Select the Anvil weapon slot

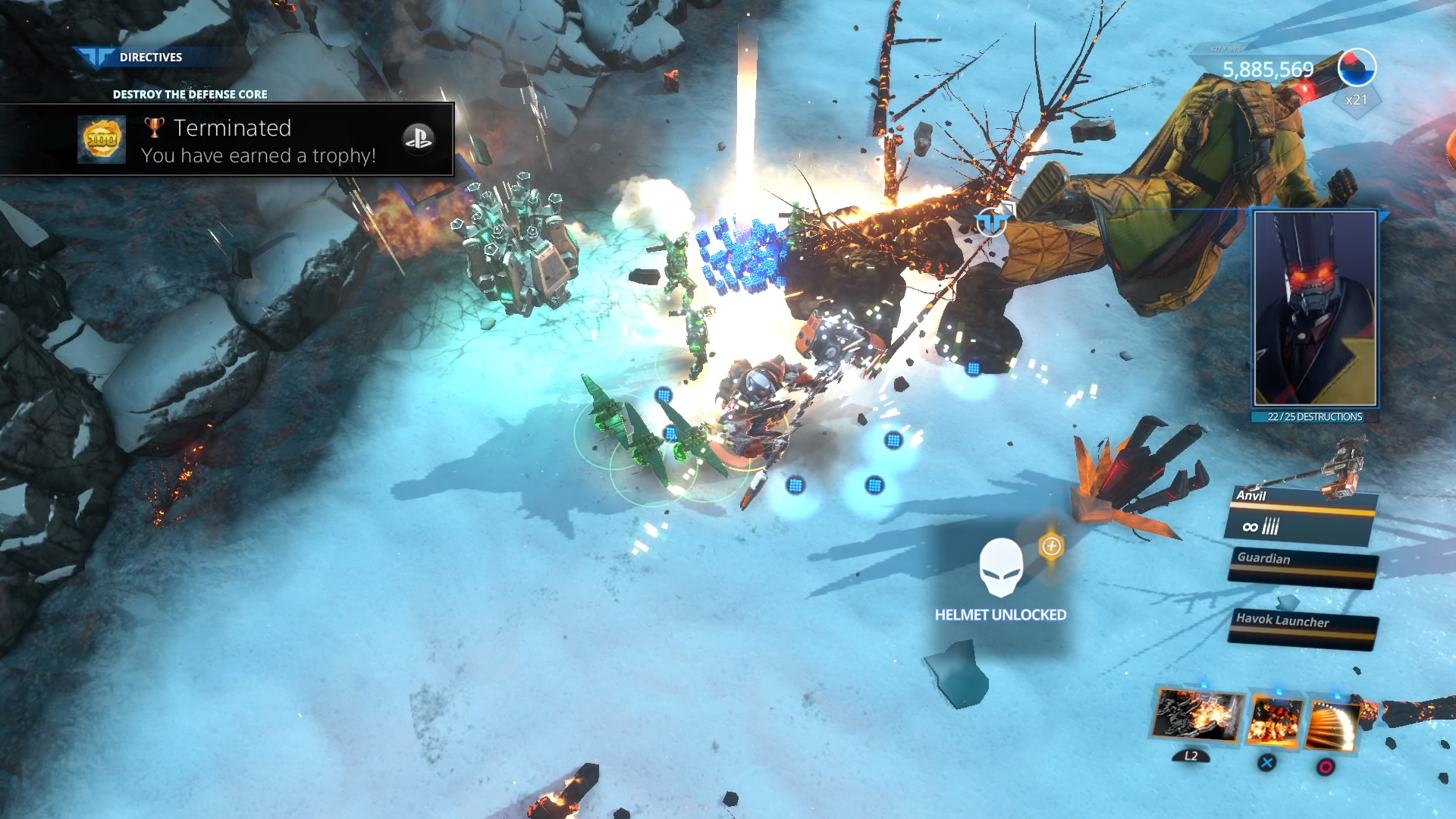(1300, 516)
